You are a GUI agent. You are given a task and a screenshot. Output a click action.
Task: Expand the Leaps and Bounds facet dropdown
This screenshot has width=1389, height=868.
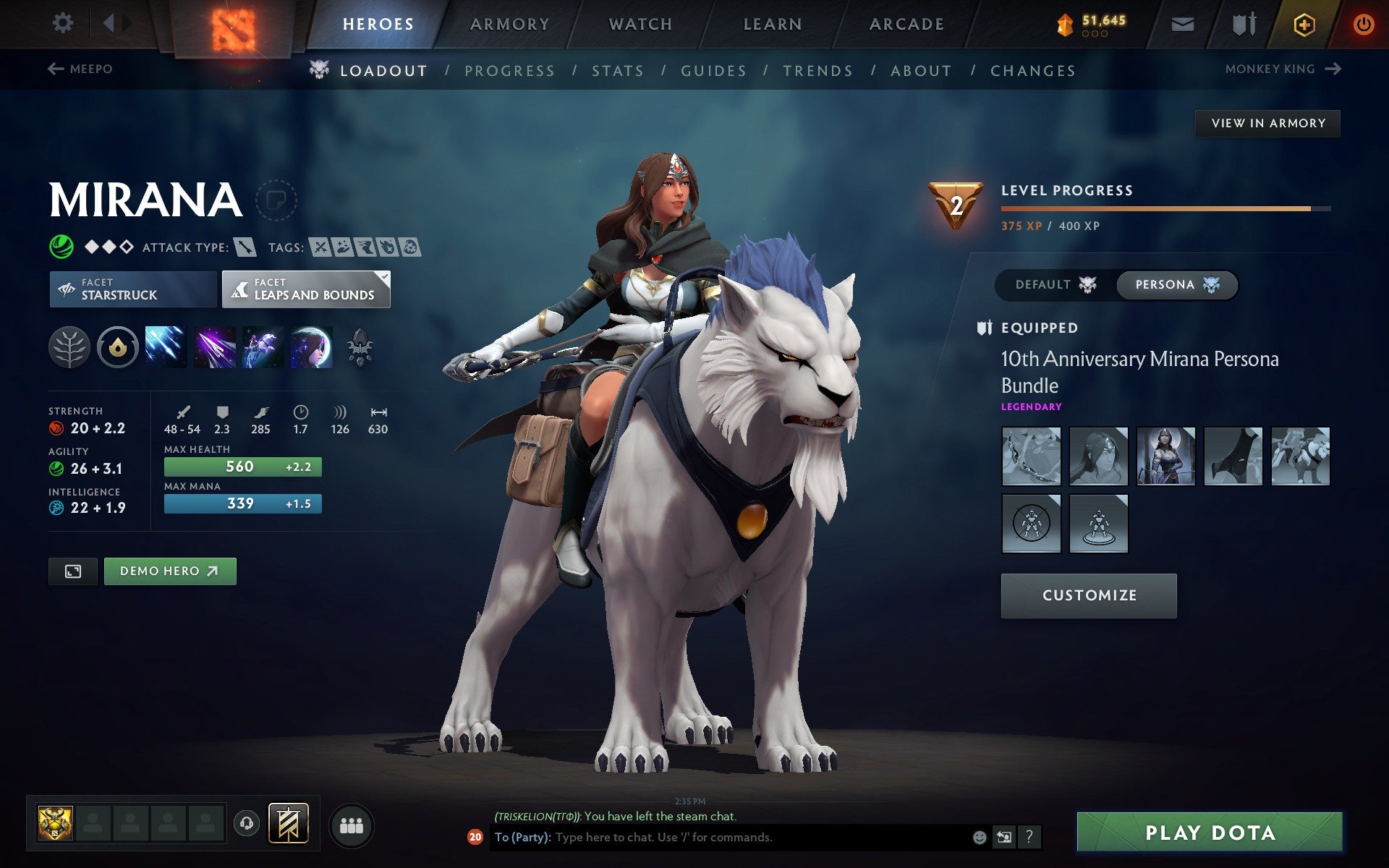point(383,276)
